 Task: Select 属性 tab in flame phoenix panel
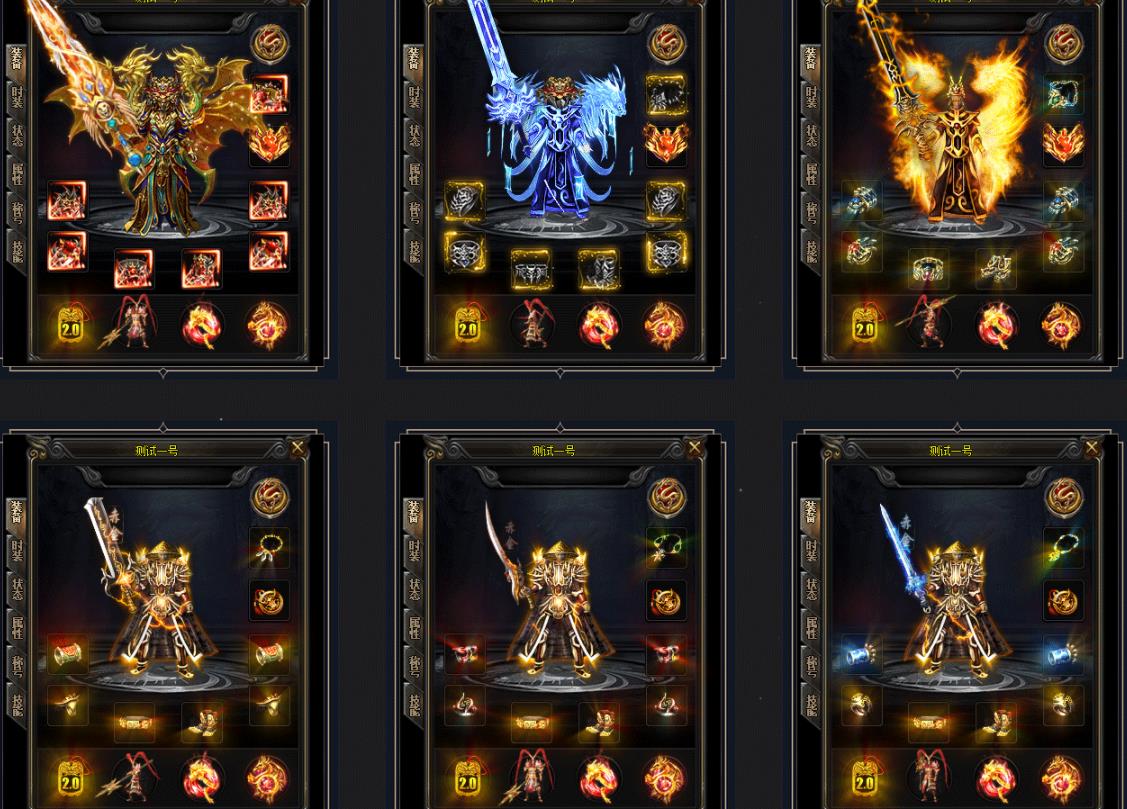811,174
